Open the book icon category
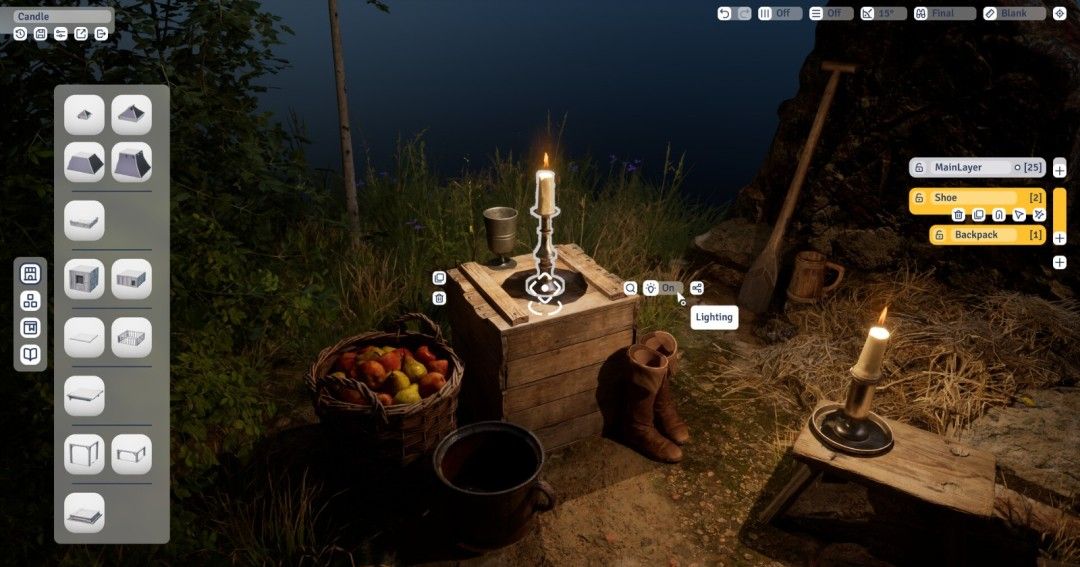1080x567 pixels. (x=30, y=354)
